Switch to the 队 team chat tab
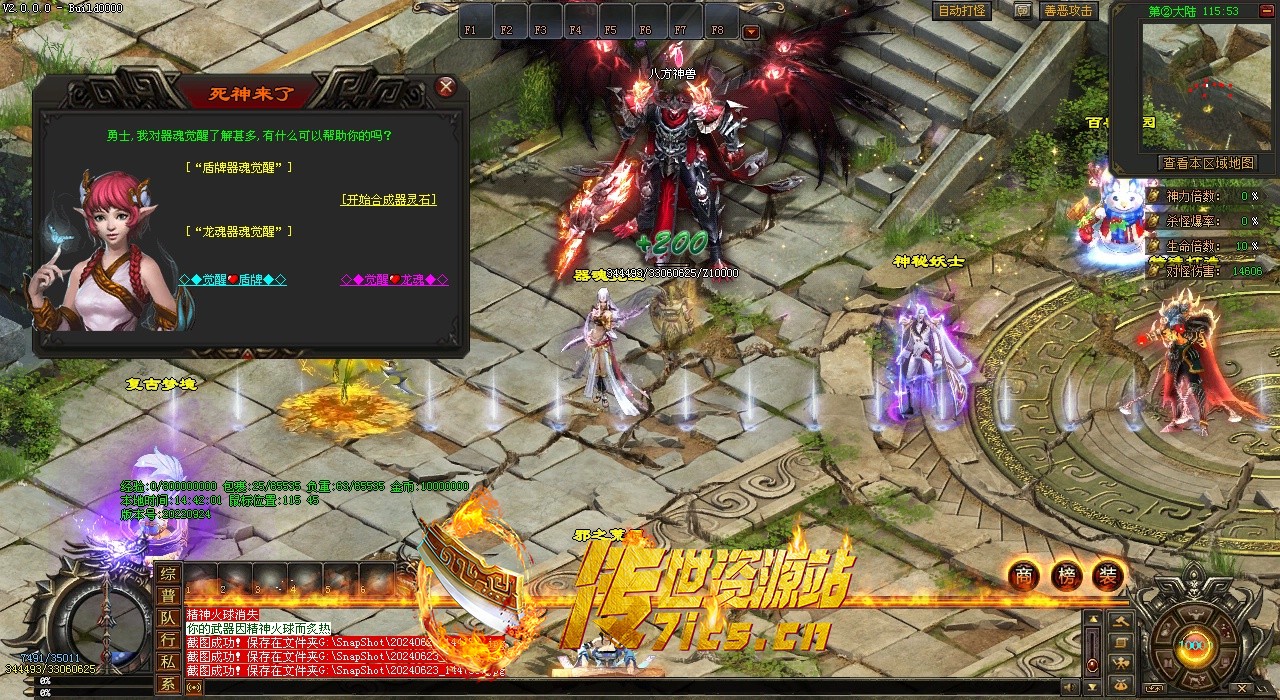 coord(168,618)
